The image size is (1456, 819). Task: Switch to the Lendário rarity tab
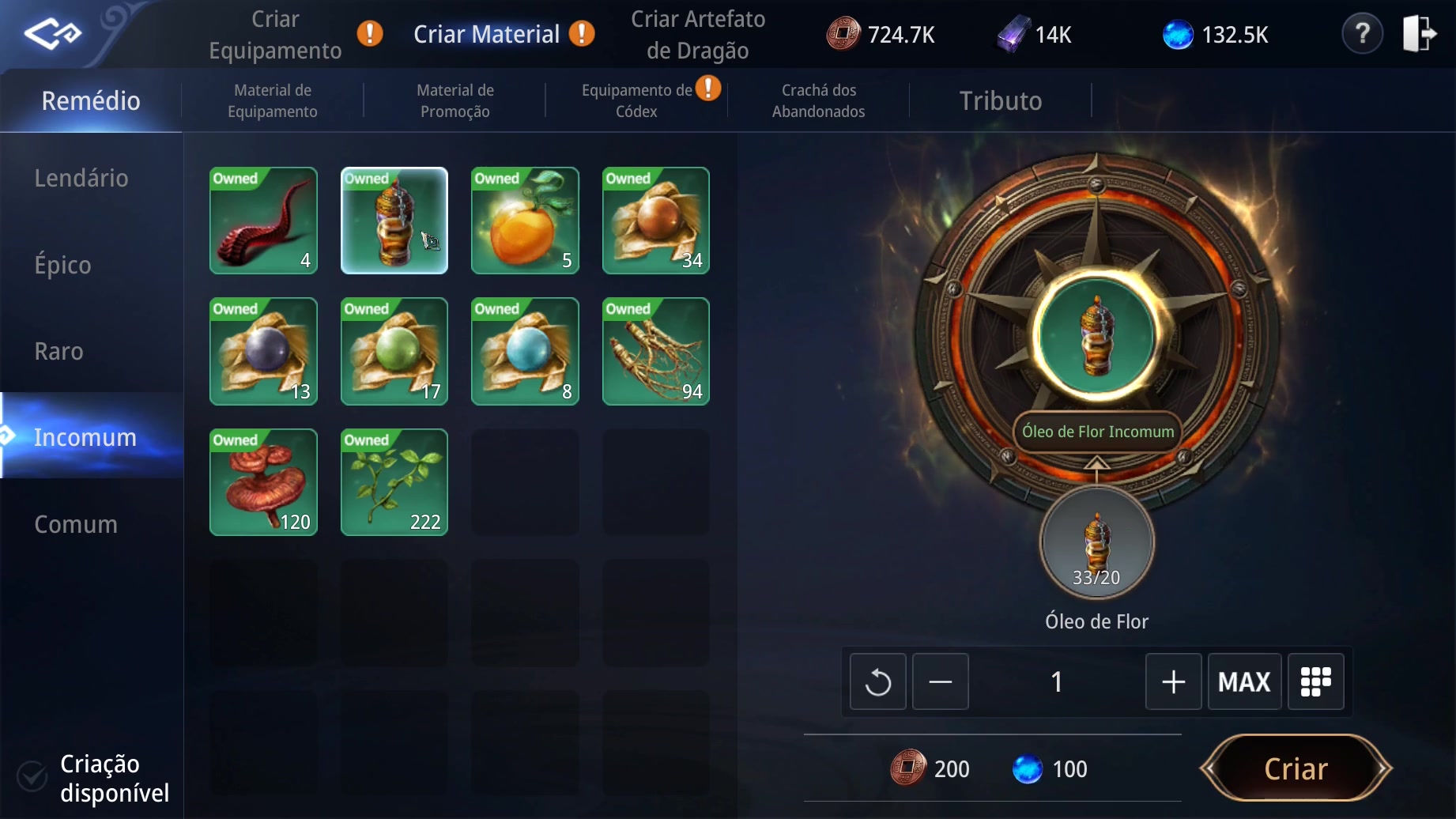tap(81, 178)
